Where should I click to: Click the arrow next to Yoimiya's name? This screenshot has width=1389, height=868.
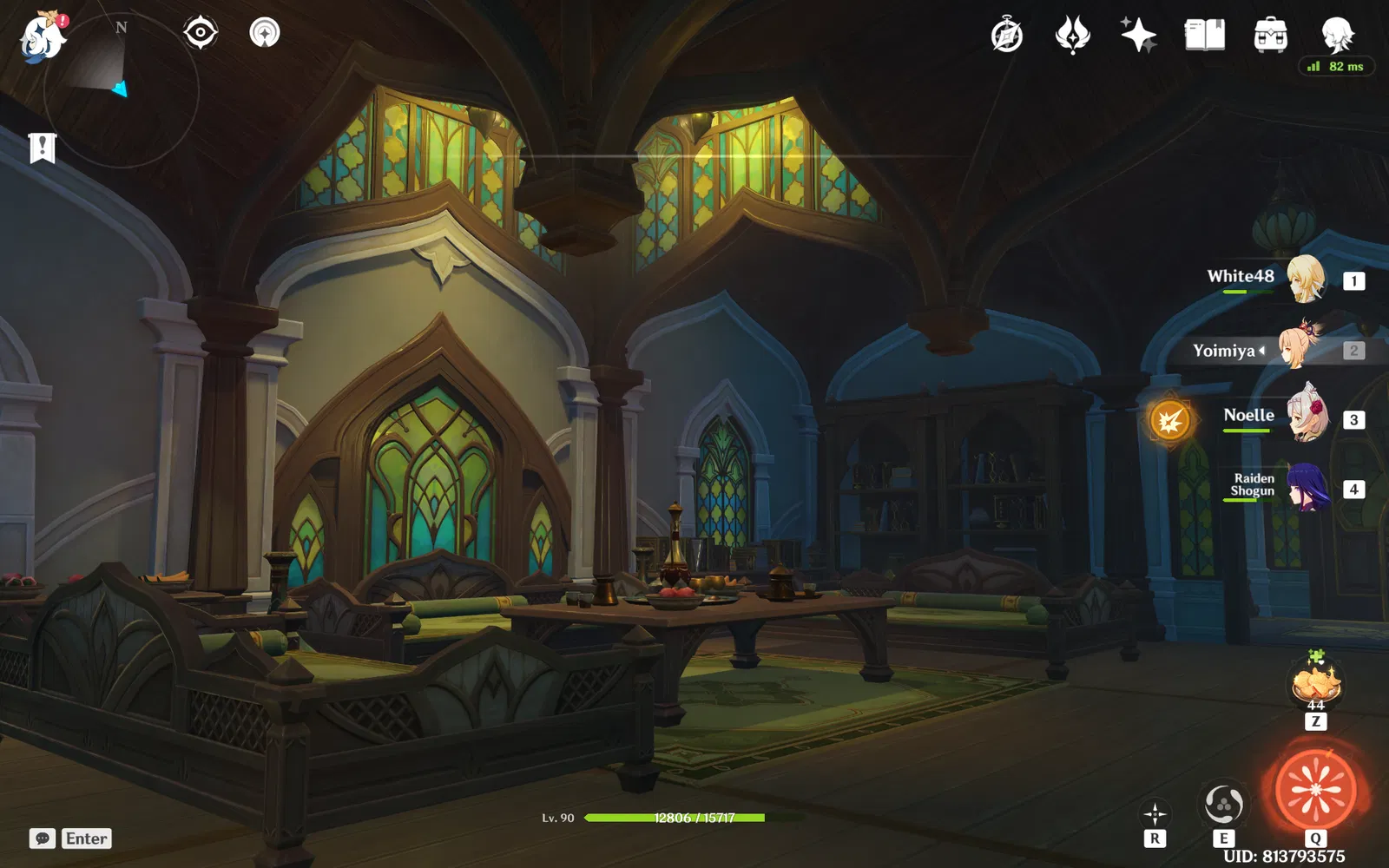click(x=1261, y=351)
